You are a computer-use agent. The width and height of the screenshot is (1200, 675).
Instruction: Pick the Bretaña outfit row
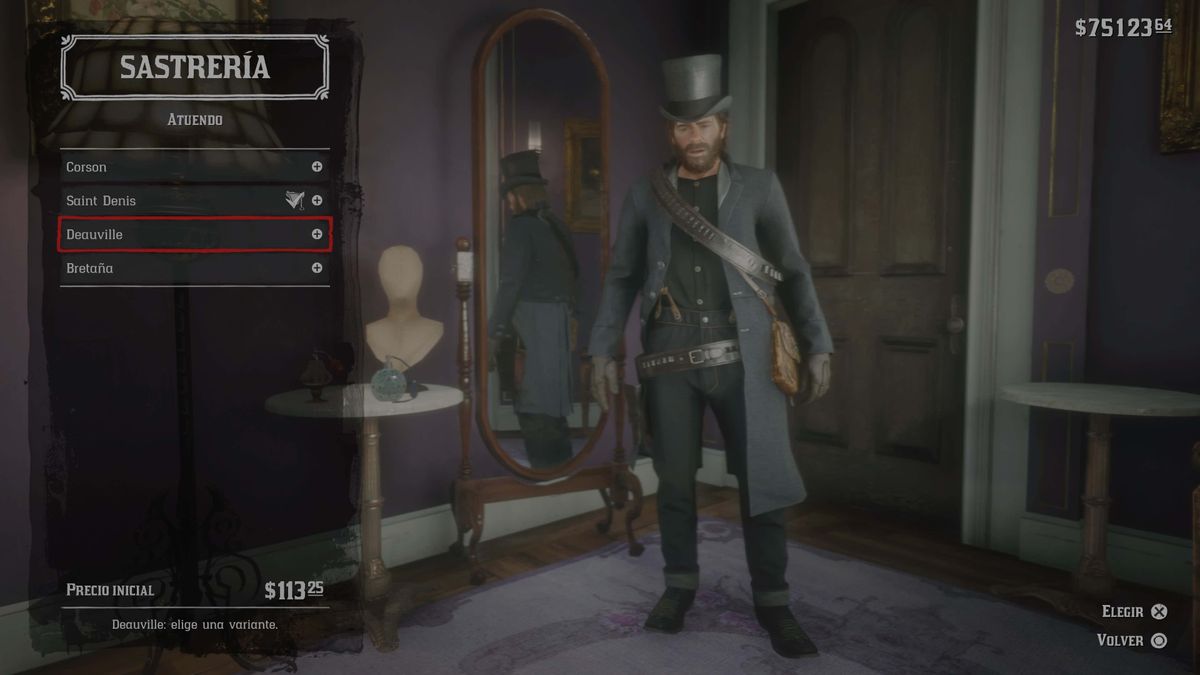click(194, 268)
